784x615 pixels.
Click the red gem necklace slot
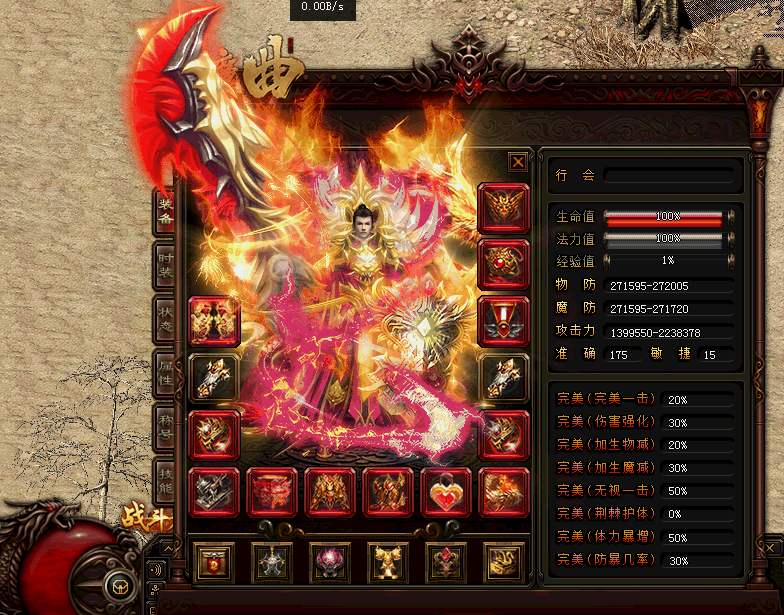tap(503, 264)
